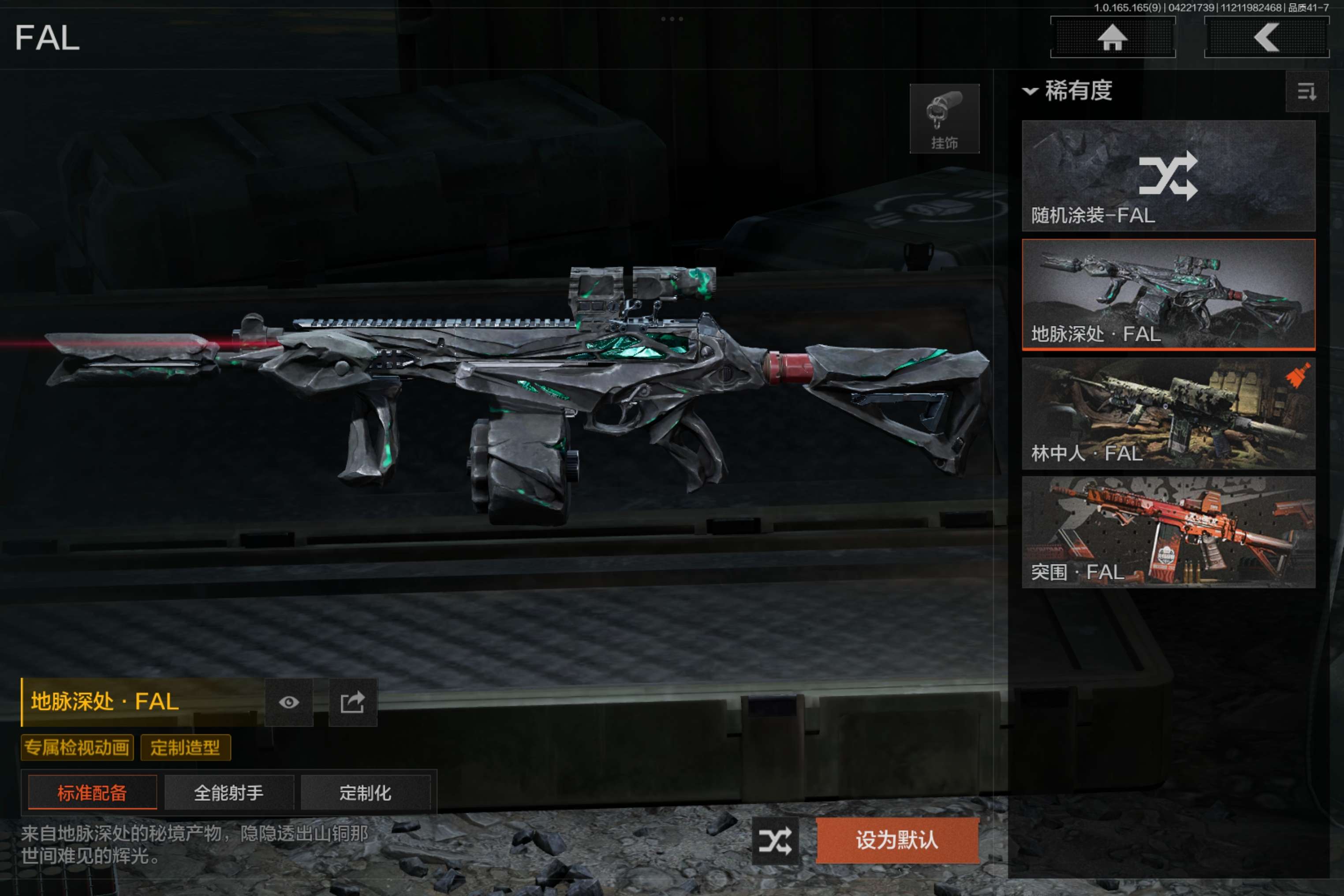Open the 定制化 tab
Viewport: 1344px width, 896px height.
(x=365, y=792)
